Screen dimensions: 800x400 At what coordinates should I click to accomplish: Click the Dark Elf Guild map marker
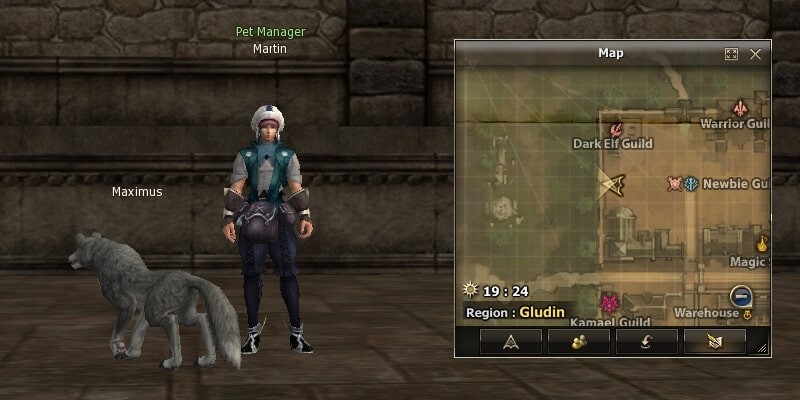(x=617, y=129)
